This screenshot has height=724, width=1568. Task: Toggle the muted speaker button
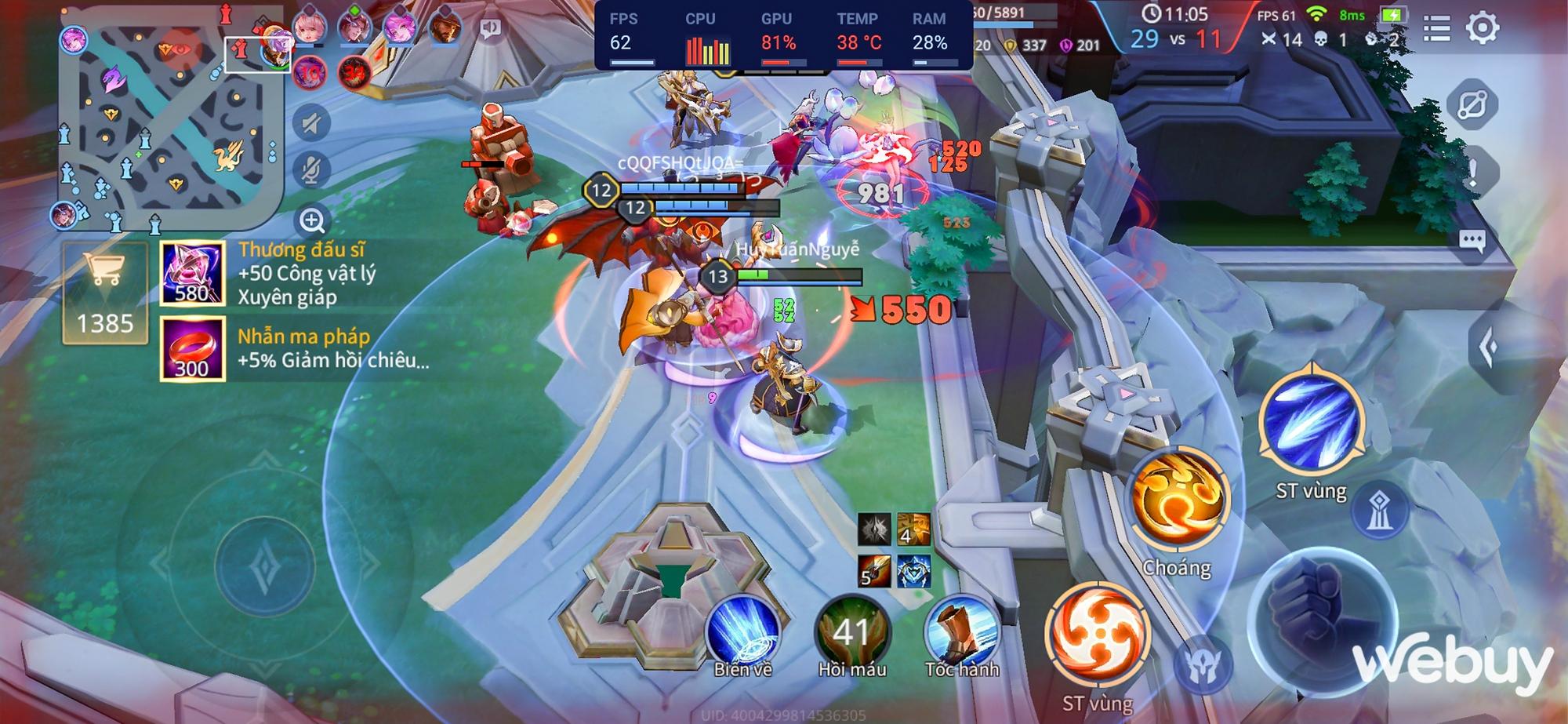pyautogui.click(x=312, y=123)
